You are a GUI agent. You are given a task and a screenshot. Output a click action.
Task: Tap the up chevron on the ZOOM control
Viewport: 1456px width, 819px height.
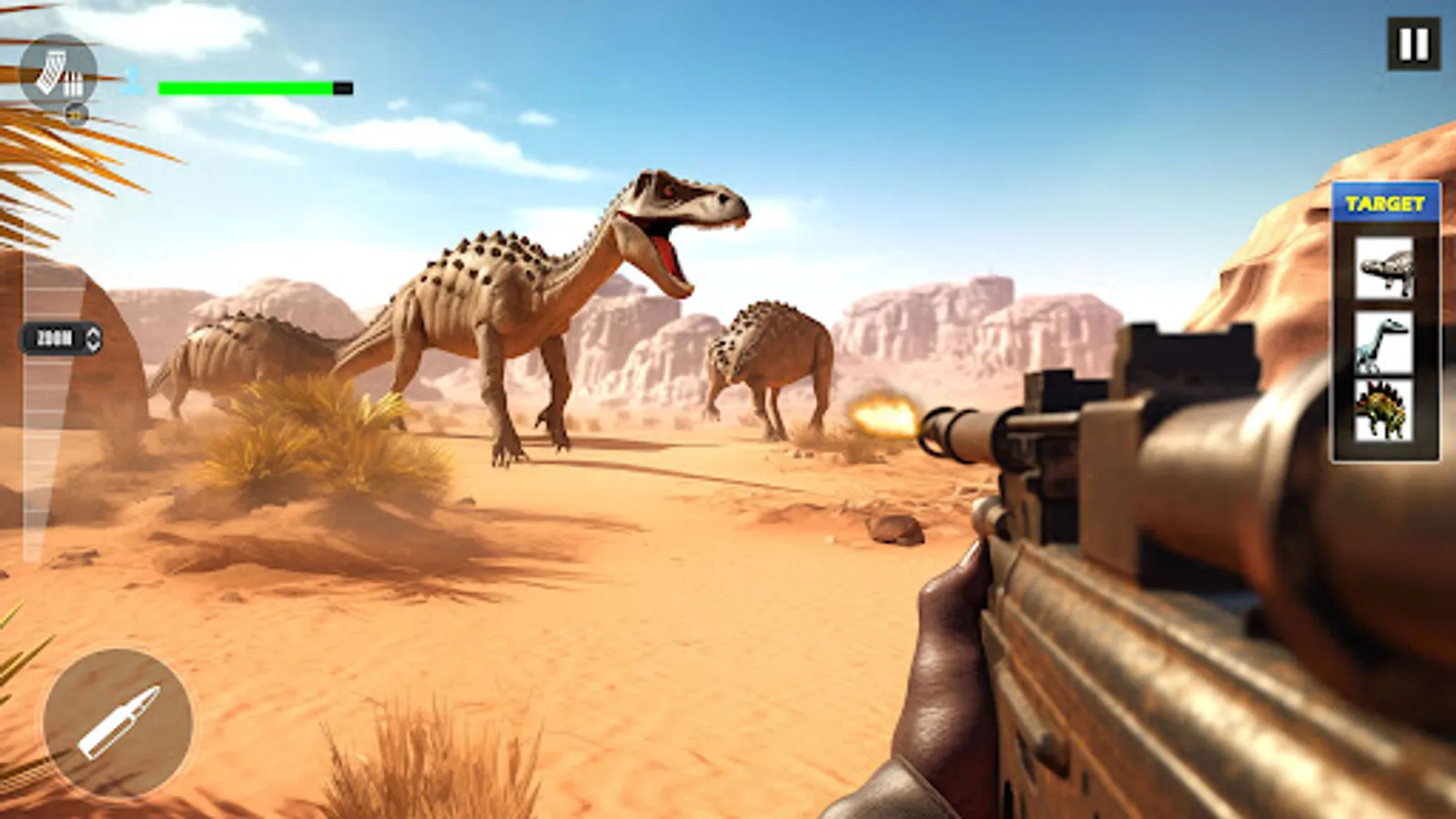[x=93, y=333]
